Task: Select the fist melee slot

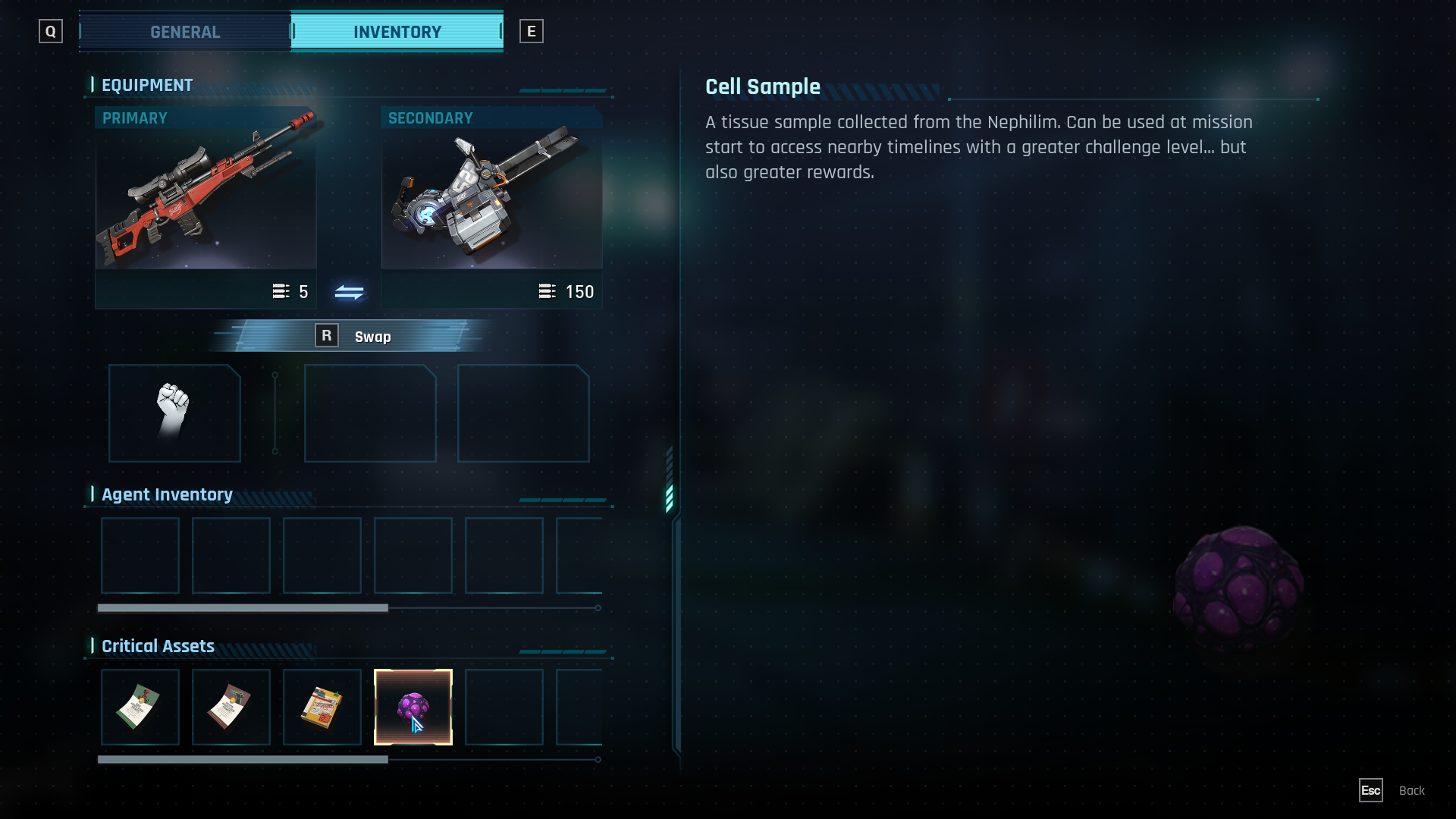Action: click(174, 413)
